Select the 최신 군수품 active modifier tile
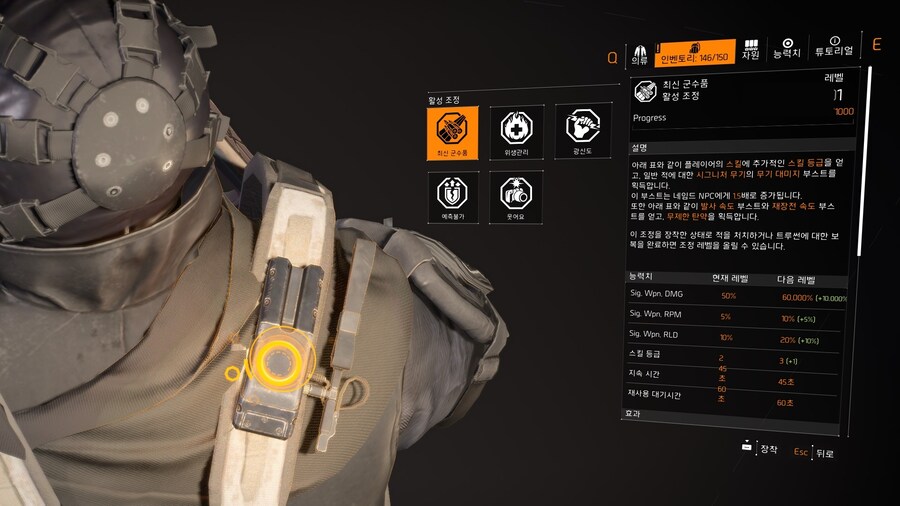 [x=452, y=132]
